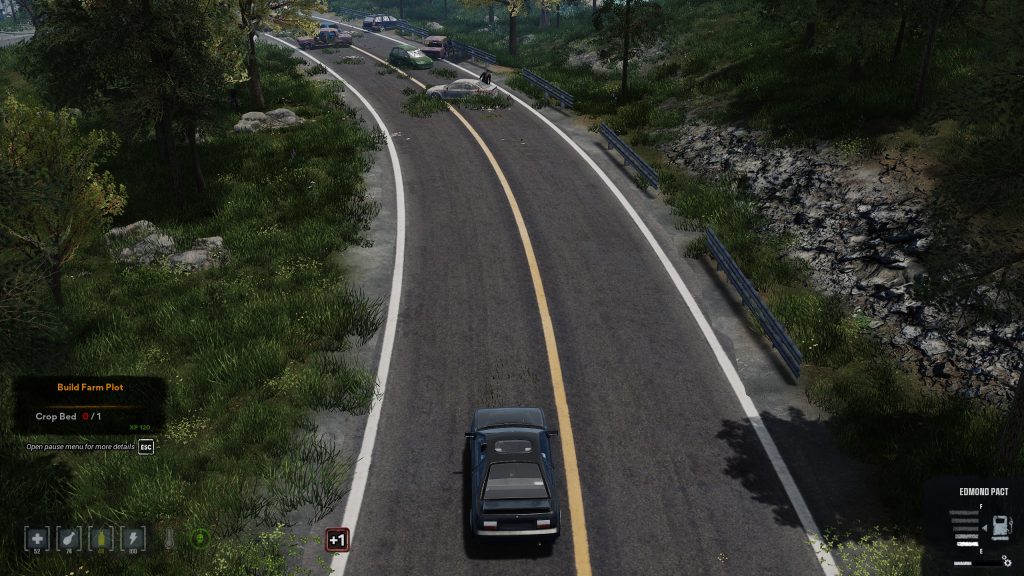Viewport: 1024px width, 576px height.
Task: Click the health cross status icon
Action: 37,539
